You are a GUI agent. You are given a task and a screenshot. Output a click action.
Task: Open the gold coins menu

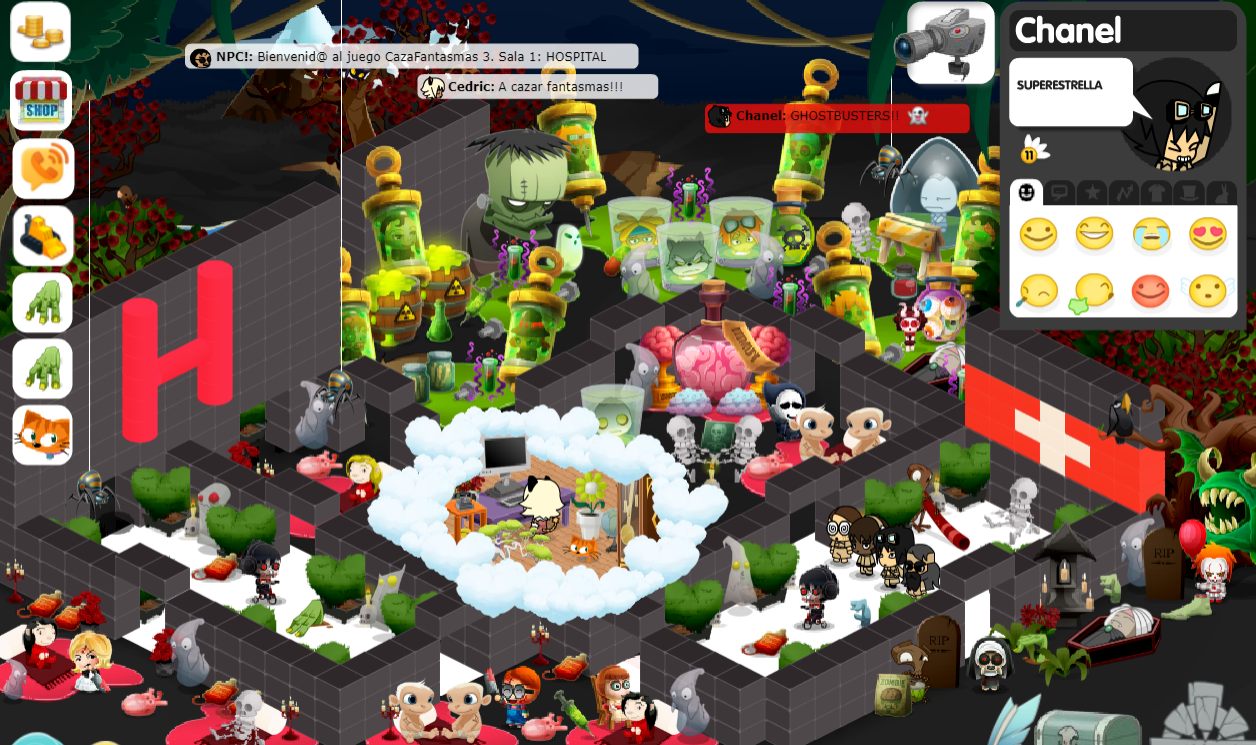coord(41,32)
